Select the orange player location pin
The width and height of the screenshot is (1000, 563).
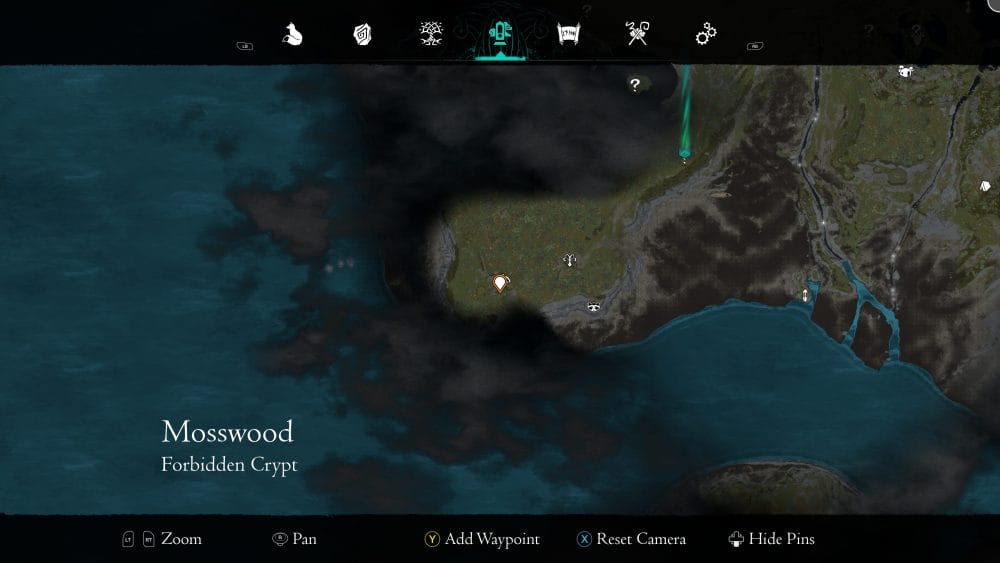coord(500,284)
